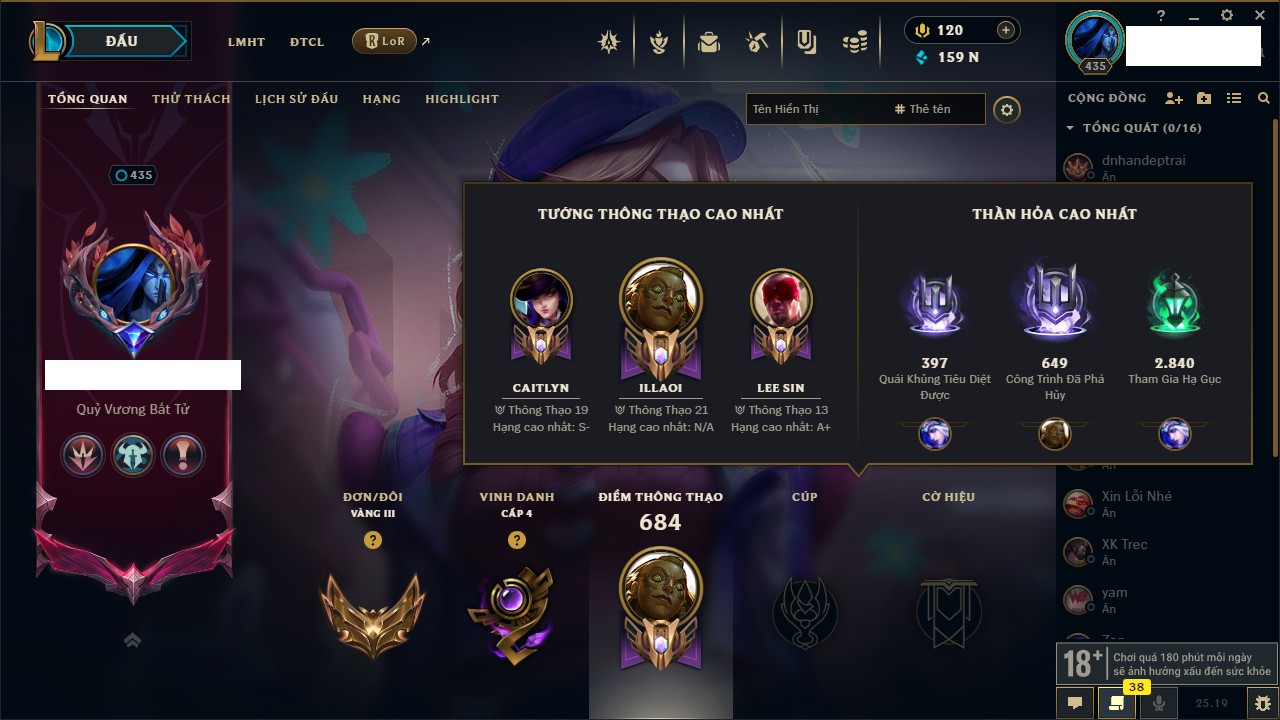
Task: Launch the LoR link button
Action: pyautogui.click(x=385, y=41)
